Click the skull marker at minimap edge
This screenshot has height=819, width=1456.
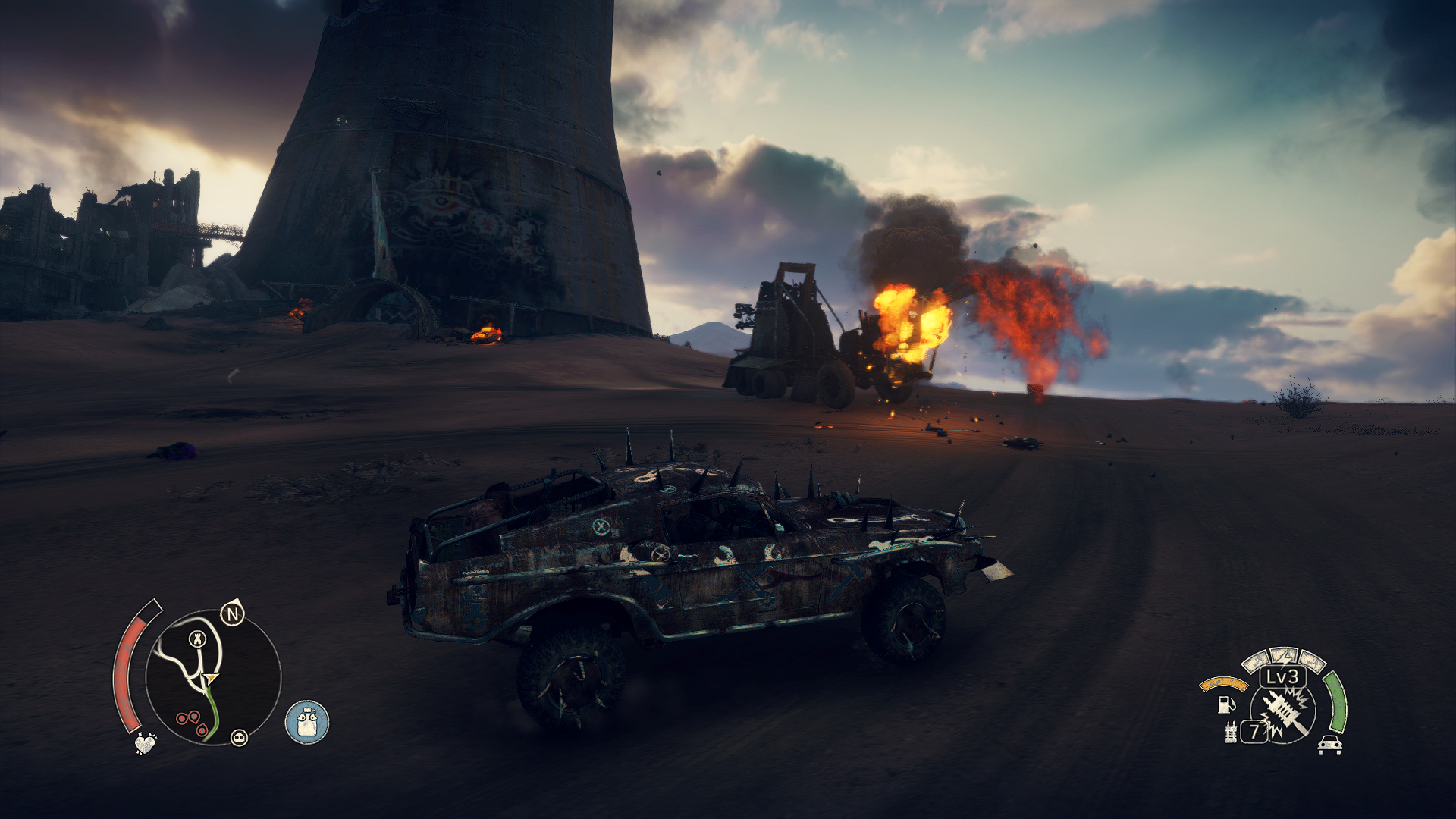click(239, 737)
